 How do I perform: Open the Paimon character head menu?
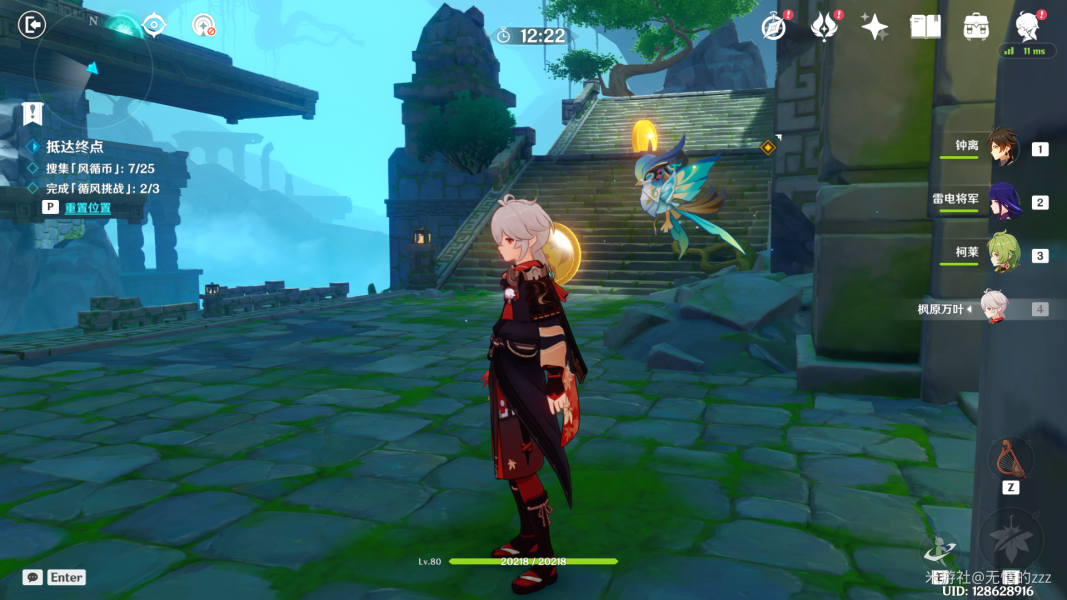tap(1027, 25)
